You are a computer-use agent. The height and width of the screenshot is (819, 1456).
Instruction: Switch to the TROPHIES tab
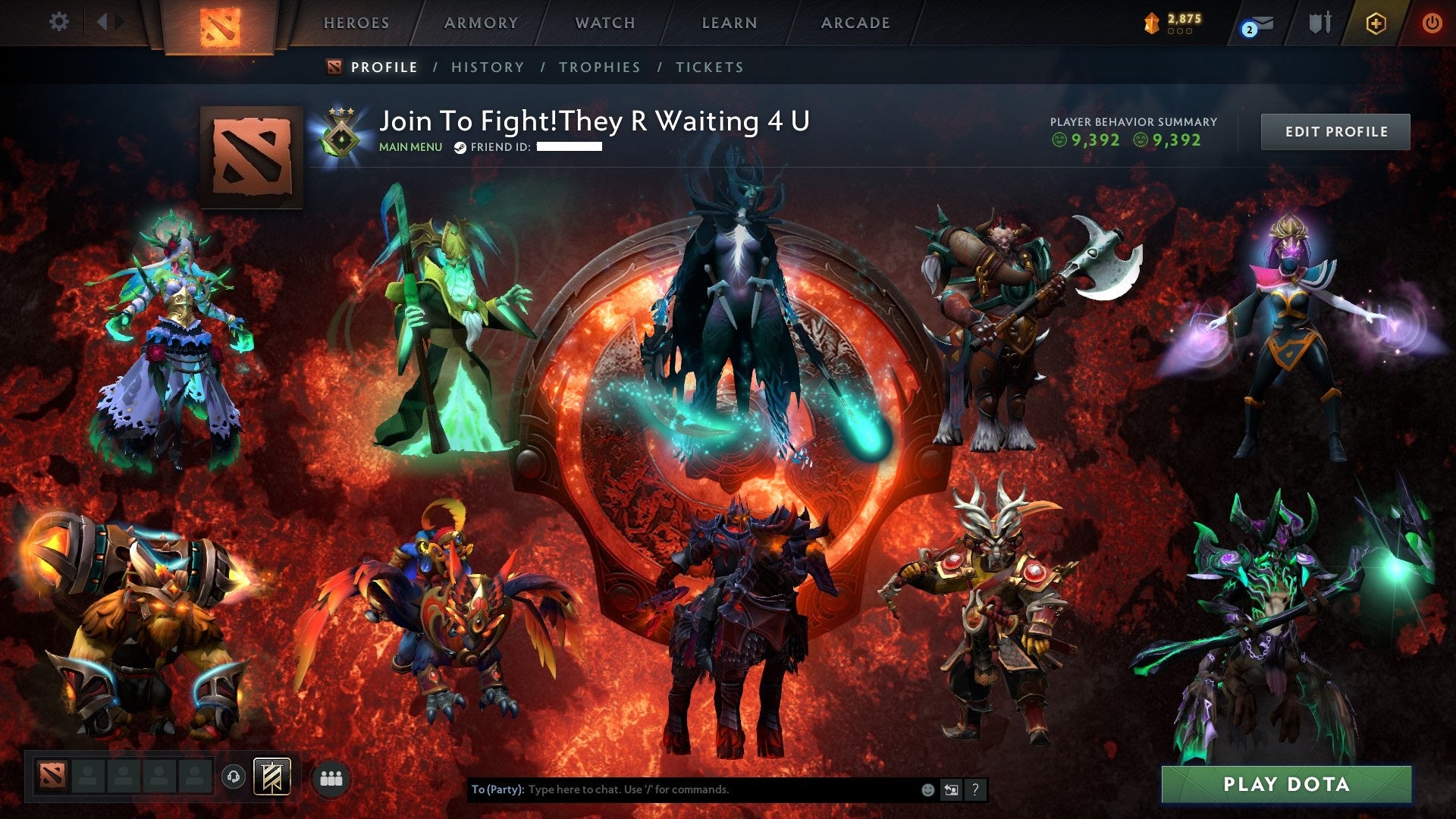pyautogui.click(x=599, y=67)
